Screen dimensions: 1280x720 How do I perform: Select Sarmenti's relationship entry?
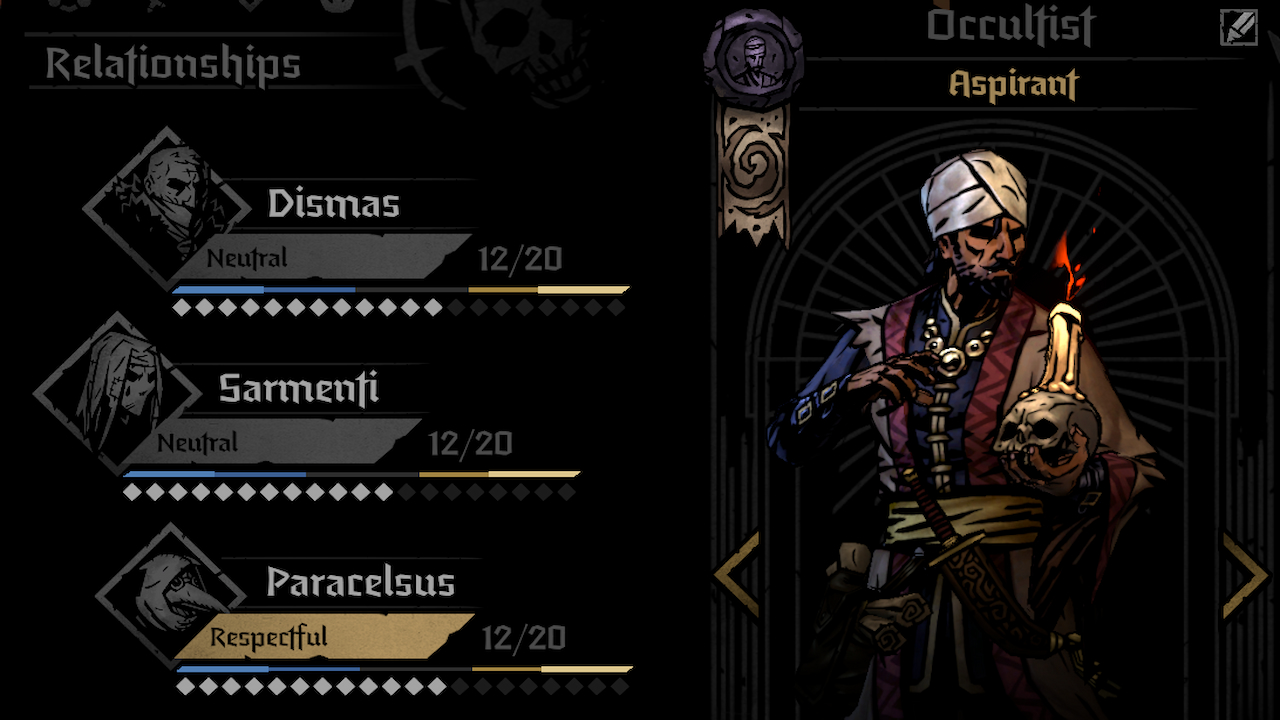coord(298,390)
